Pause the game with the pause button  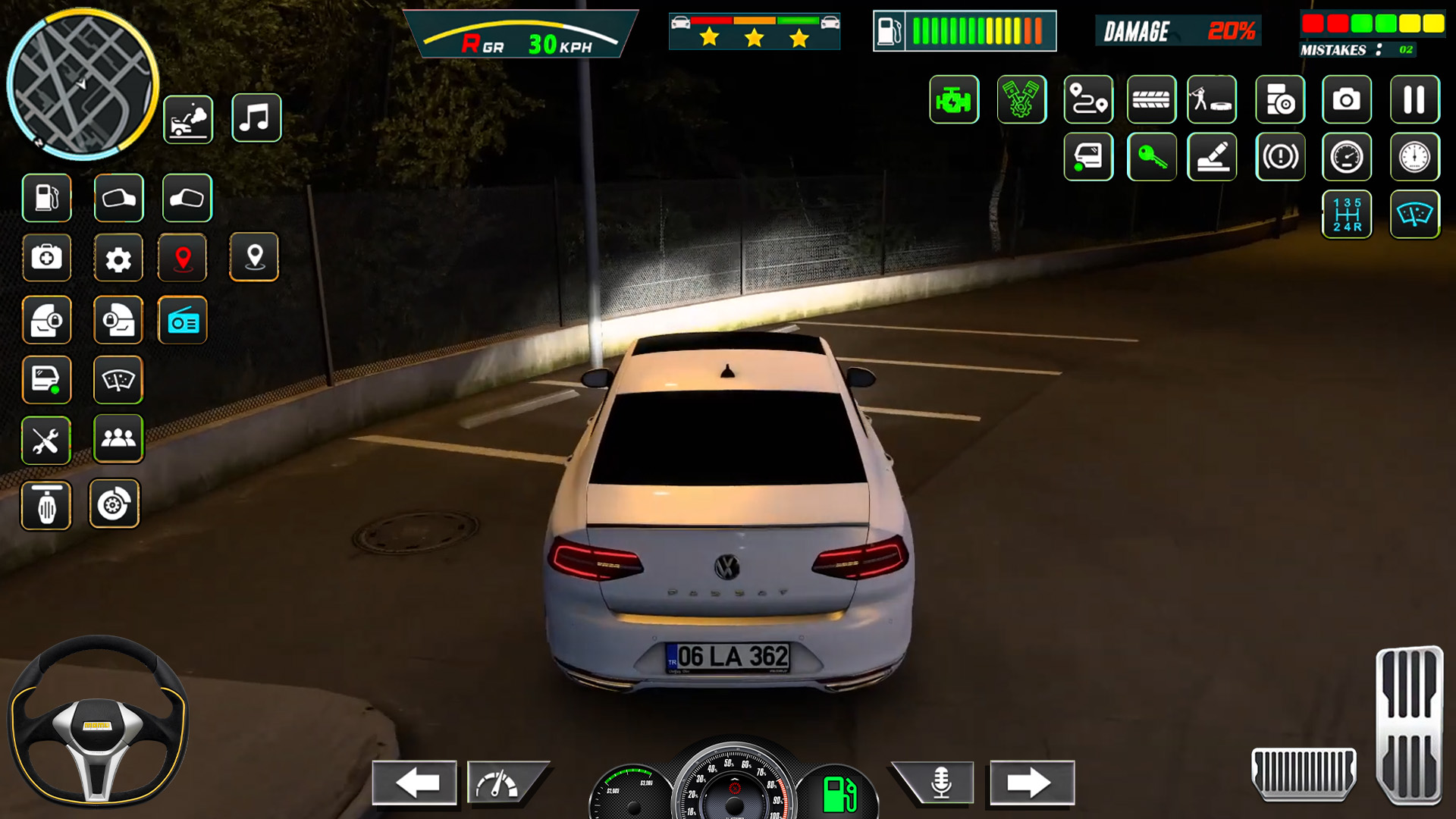pyautogui.click(x=1415, y=99)
